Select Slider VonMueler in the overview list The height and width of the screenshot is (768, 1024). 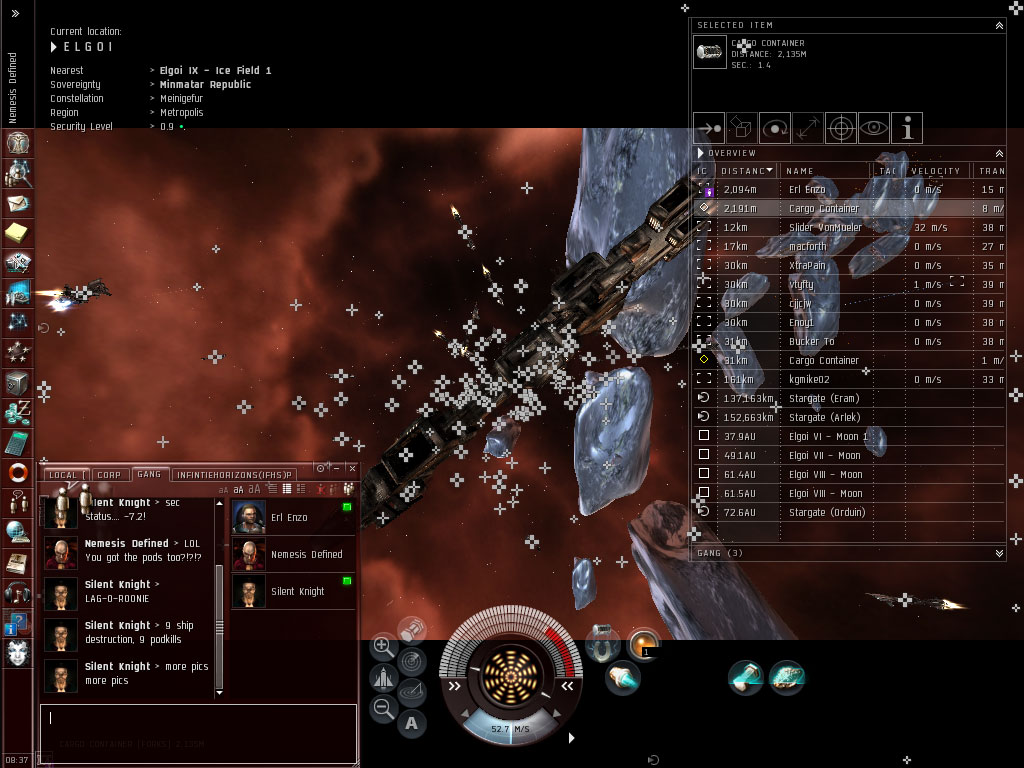pos(824,227)
